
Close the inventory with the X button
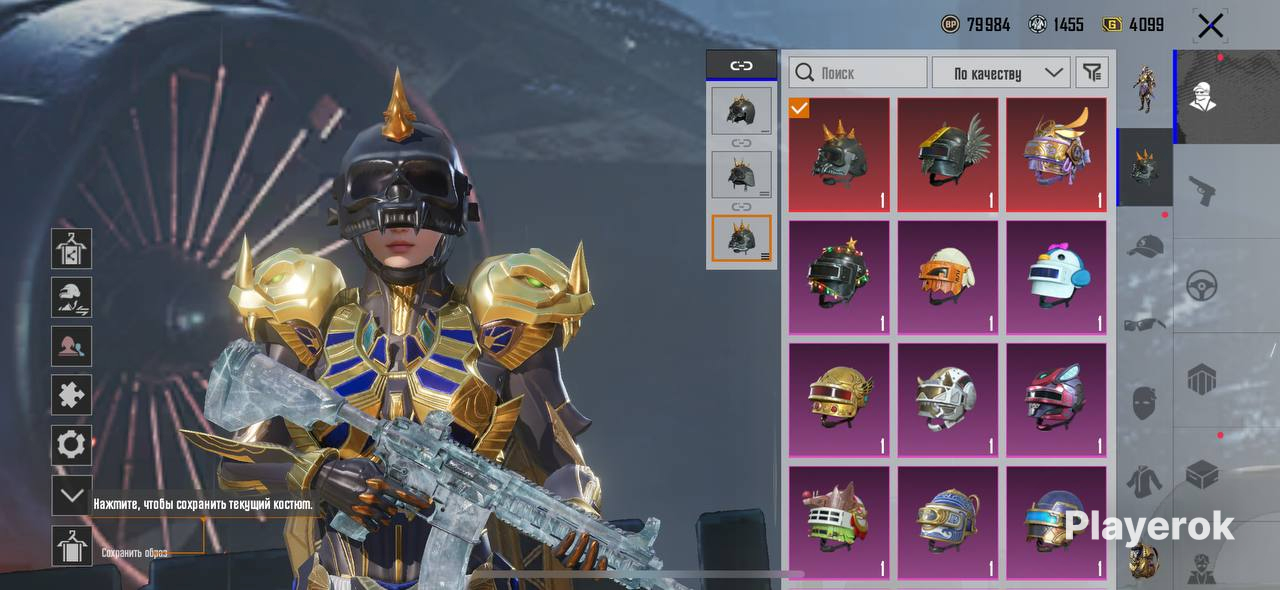pyautogui.click(x=1210, y=26)
